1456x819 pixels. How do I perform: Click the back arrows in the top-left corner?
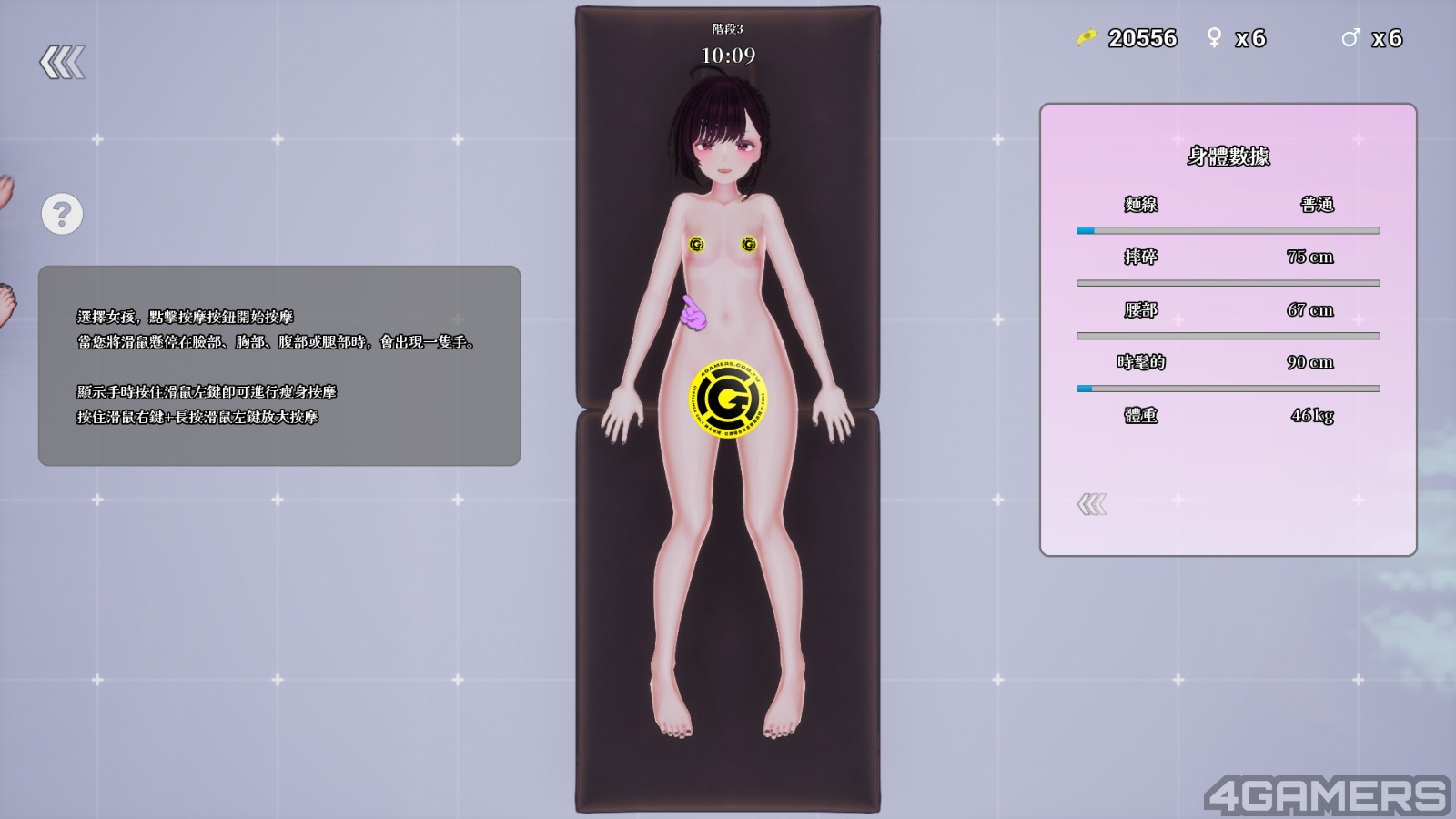(x=62, y=63)
